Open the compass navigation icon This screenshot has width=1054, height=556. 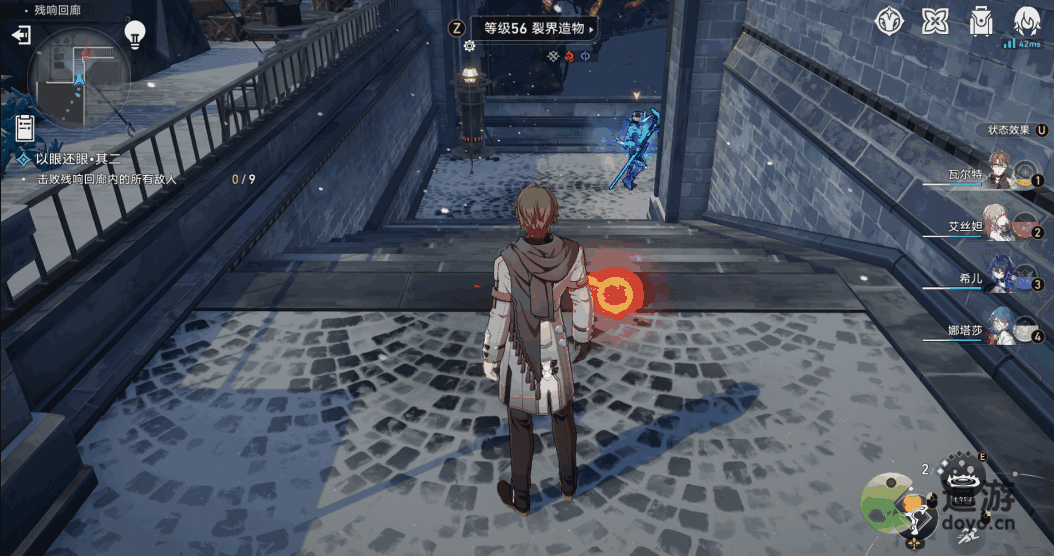pos(889,21)
